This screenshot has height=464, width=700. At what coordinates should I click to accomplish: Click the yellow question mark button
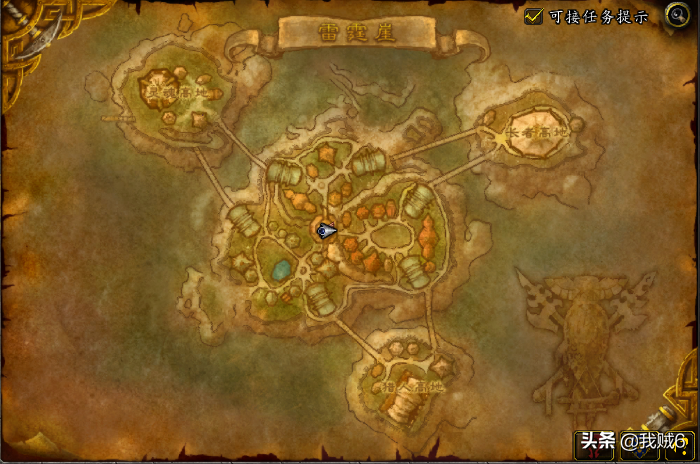(x=678, y=444)
